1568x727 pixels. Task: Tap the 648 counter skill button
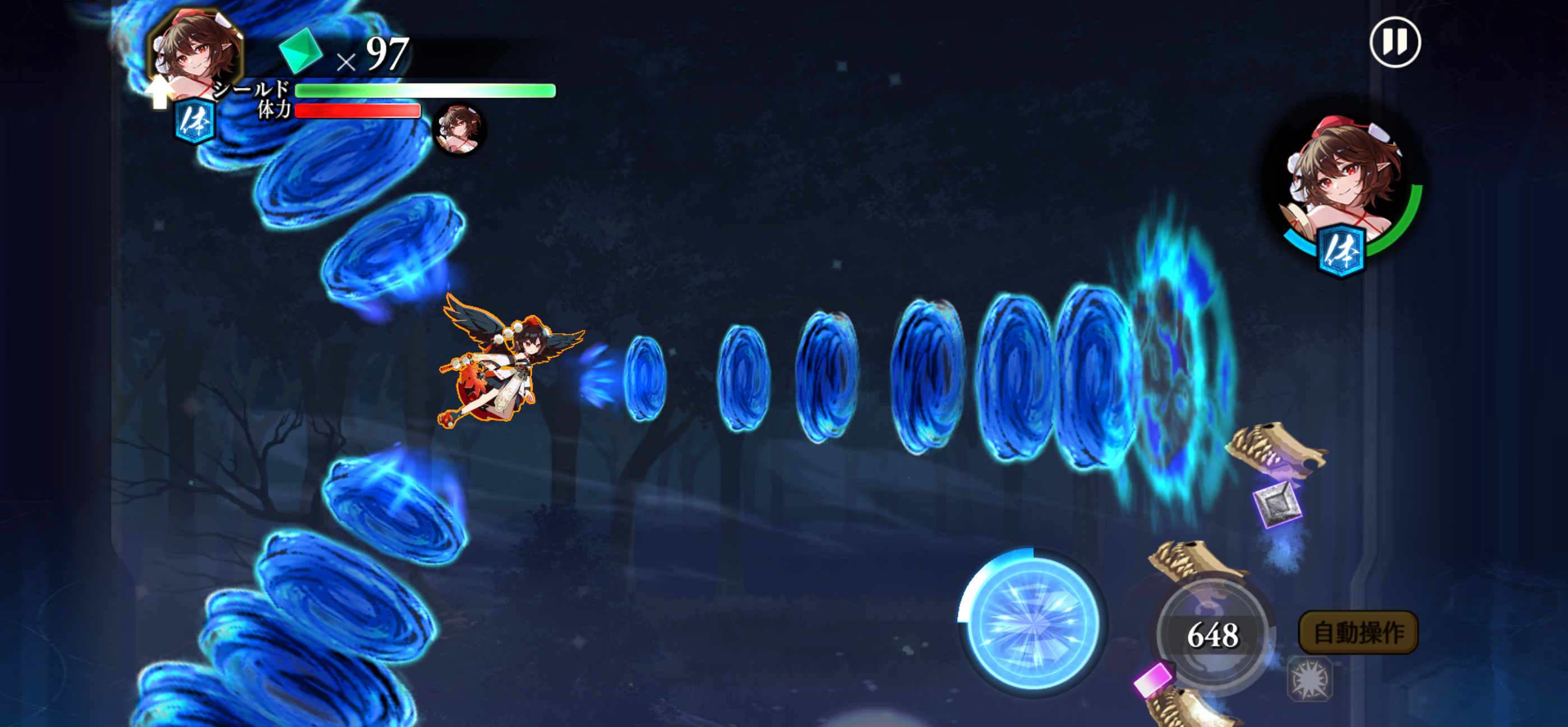click(1212, 635)
